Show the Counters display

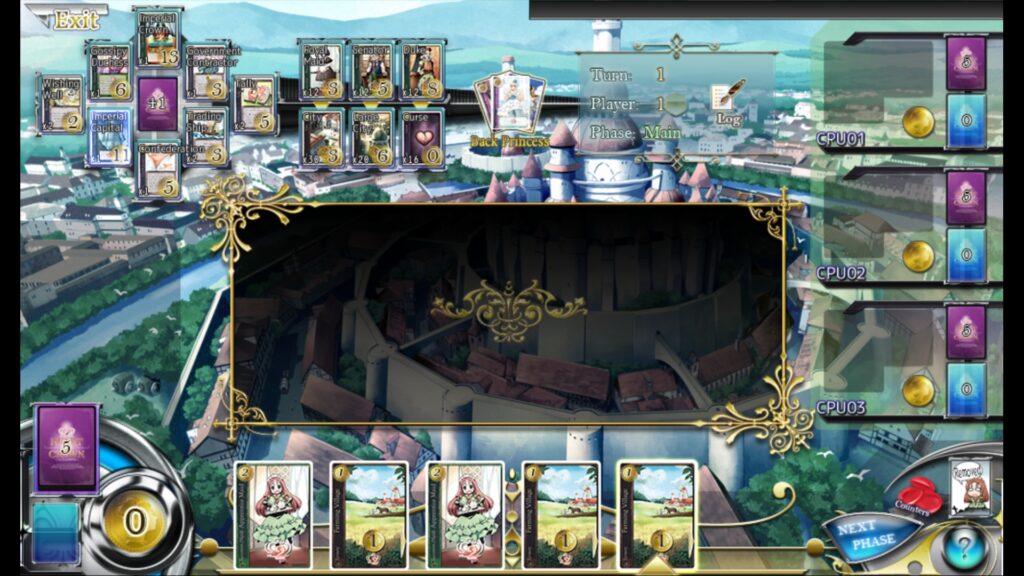coord(917,497)
